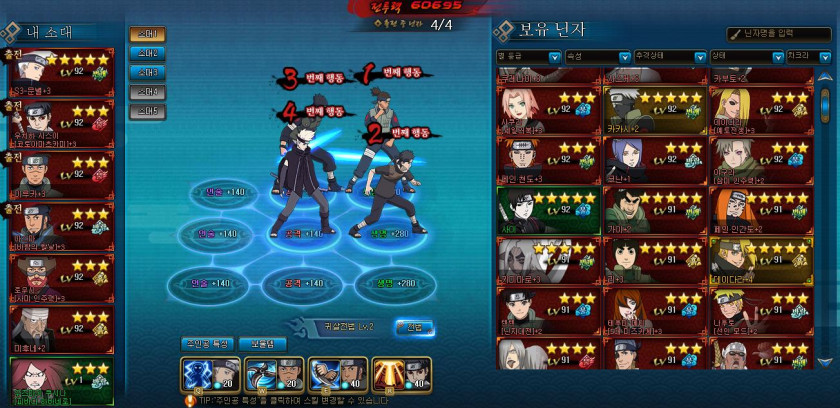Open the 진법 formation button
Image resolution: width=840 pixels, height=408 pixels.
[x=414, y=327]
